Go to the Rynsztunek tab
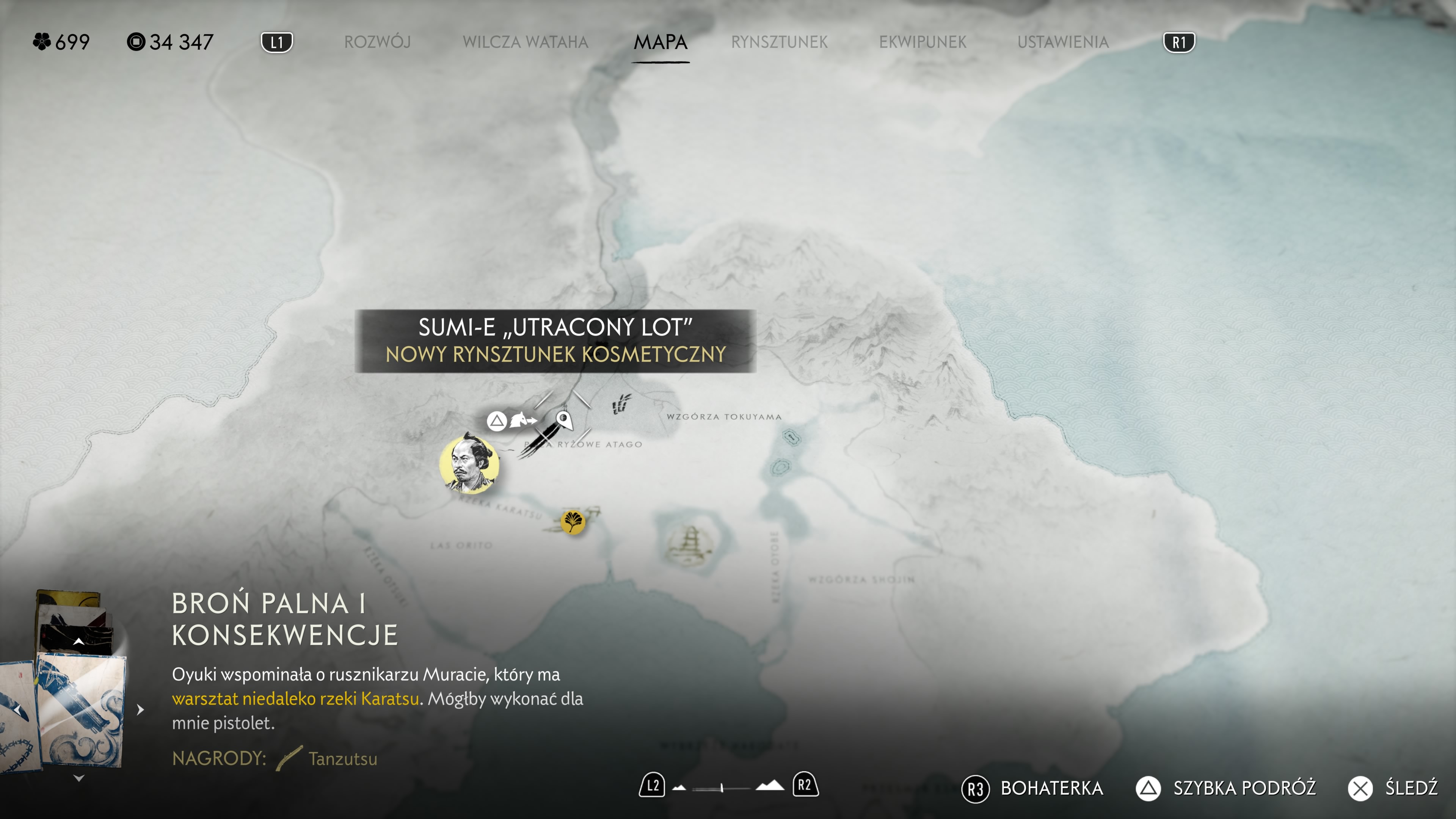Viewport: 1456px width, 819px height. (779, 42)
